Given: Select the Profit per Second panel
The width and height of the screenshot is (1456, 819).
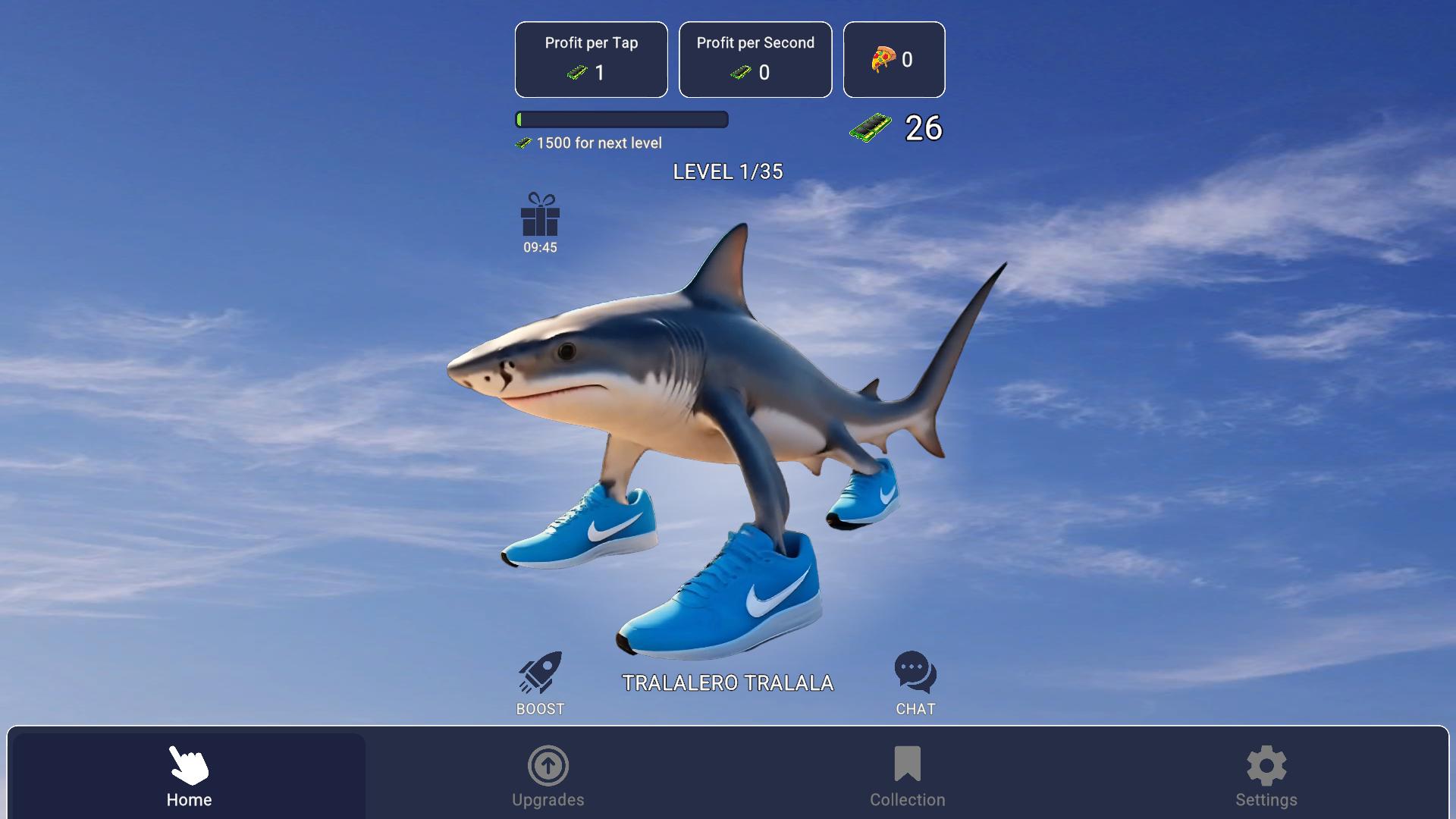Looking at the screenshot, I should (755, 59).
